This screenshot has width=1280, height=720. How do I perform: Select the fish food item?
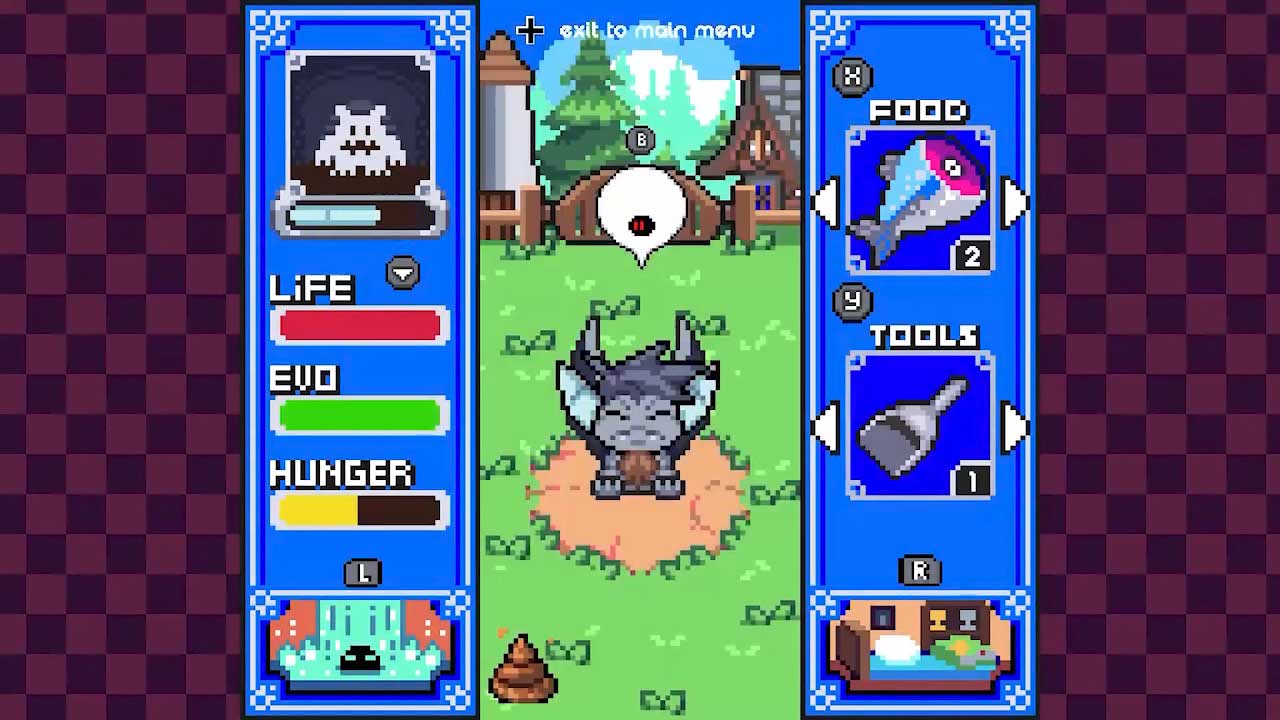pos(919,201)
